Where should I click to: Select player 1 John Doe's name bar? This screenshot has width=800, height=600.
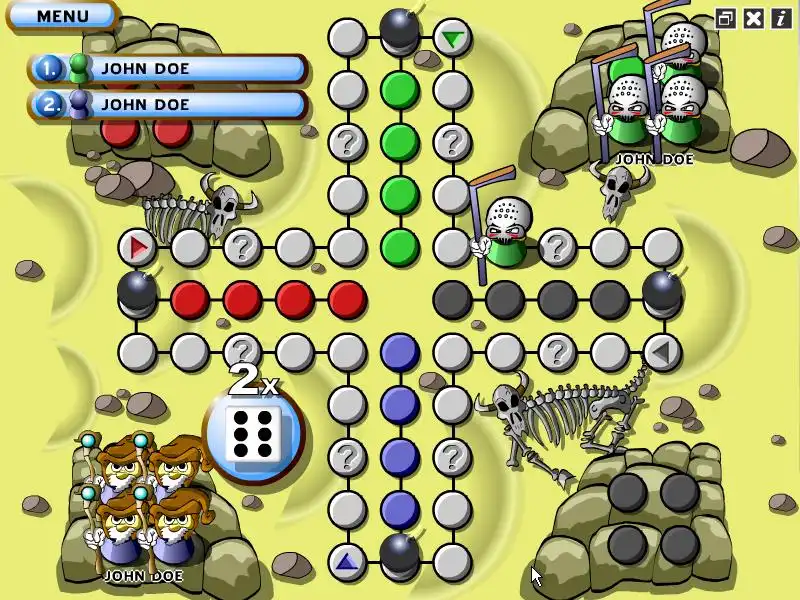[x=168, y=68]
